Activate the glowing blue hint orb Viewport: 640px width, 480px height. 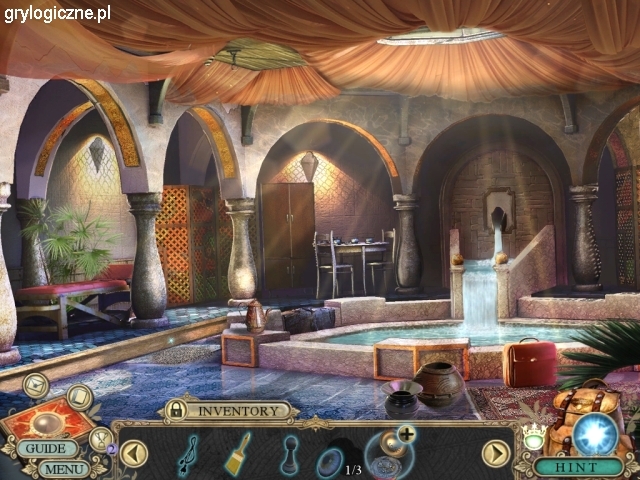(596, 434)
